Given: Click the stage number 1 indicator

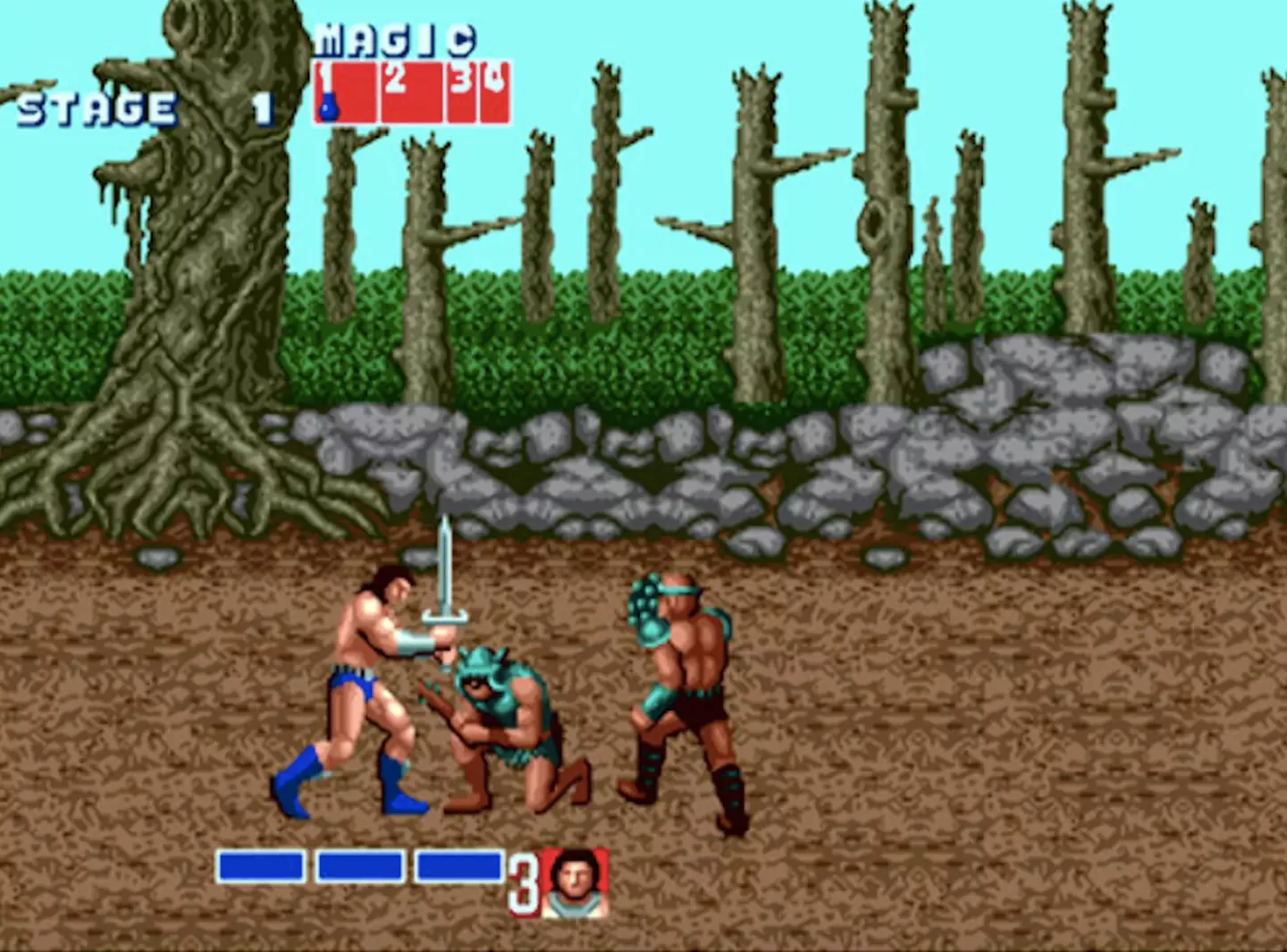Looking at the screenshot, I should 260,107.
